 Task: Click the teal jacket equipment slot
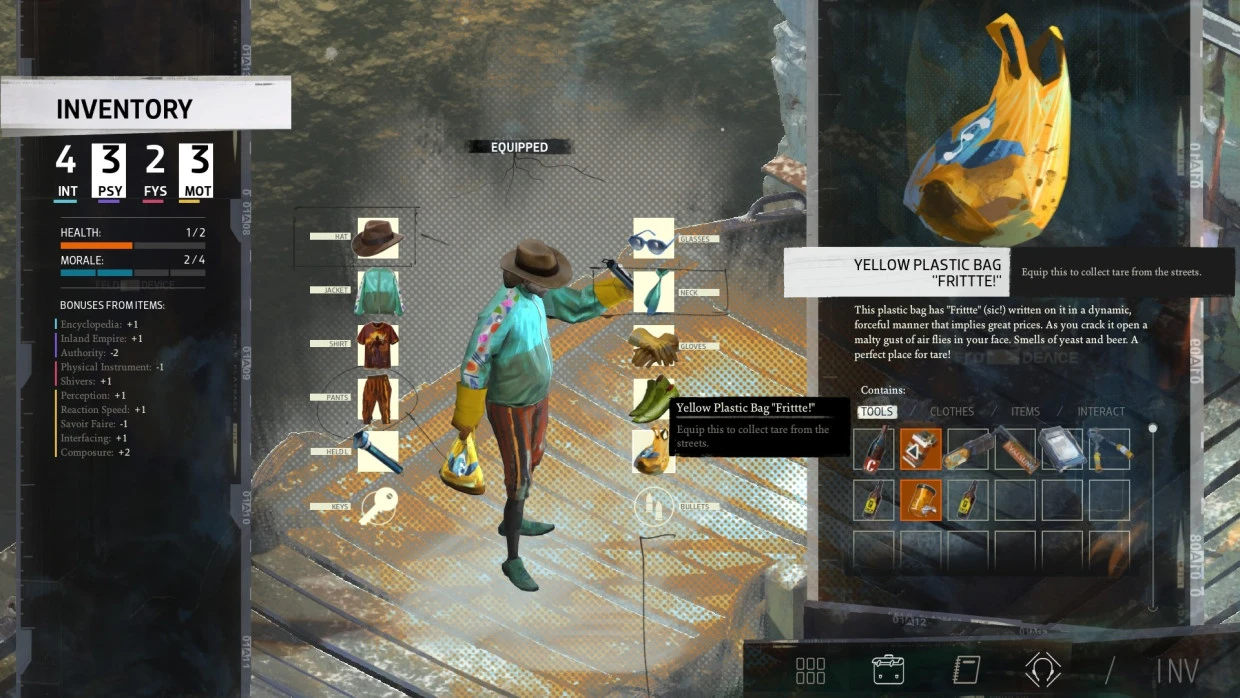click(x=378, y=292)
